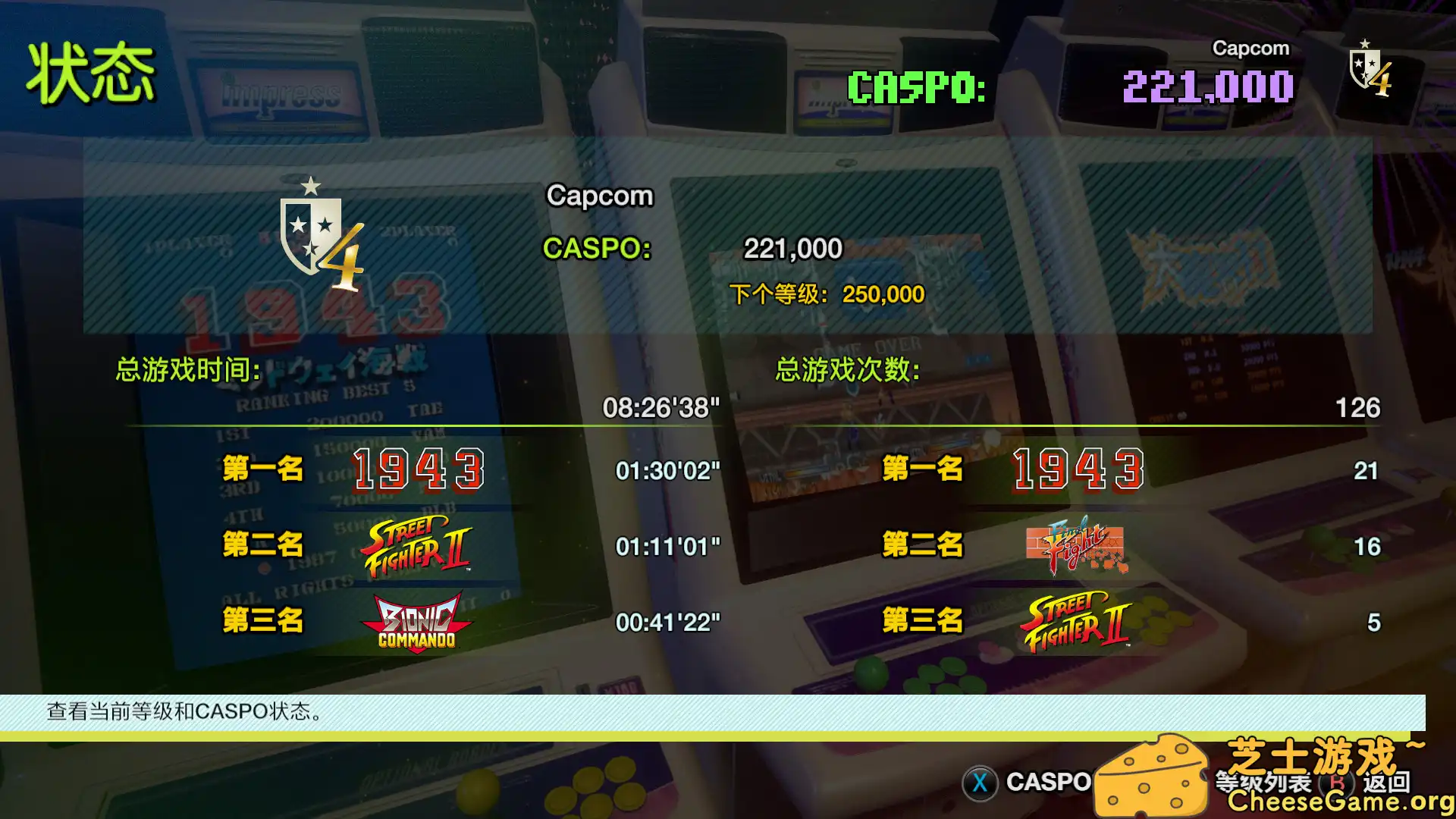Click the 1943 logo atop the play count list
This screenshot has width=1456, height=819.
click(x=1077, y=470)
